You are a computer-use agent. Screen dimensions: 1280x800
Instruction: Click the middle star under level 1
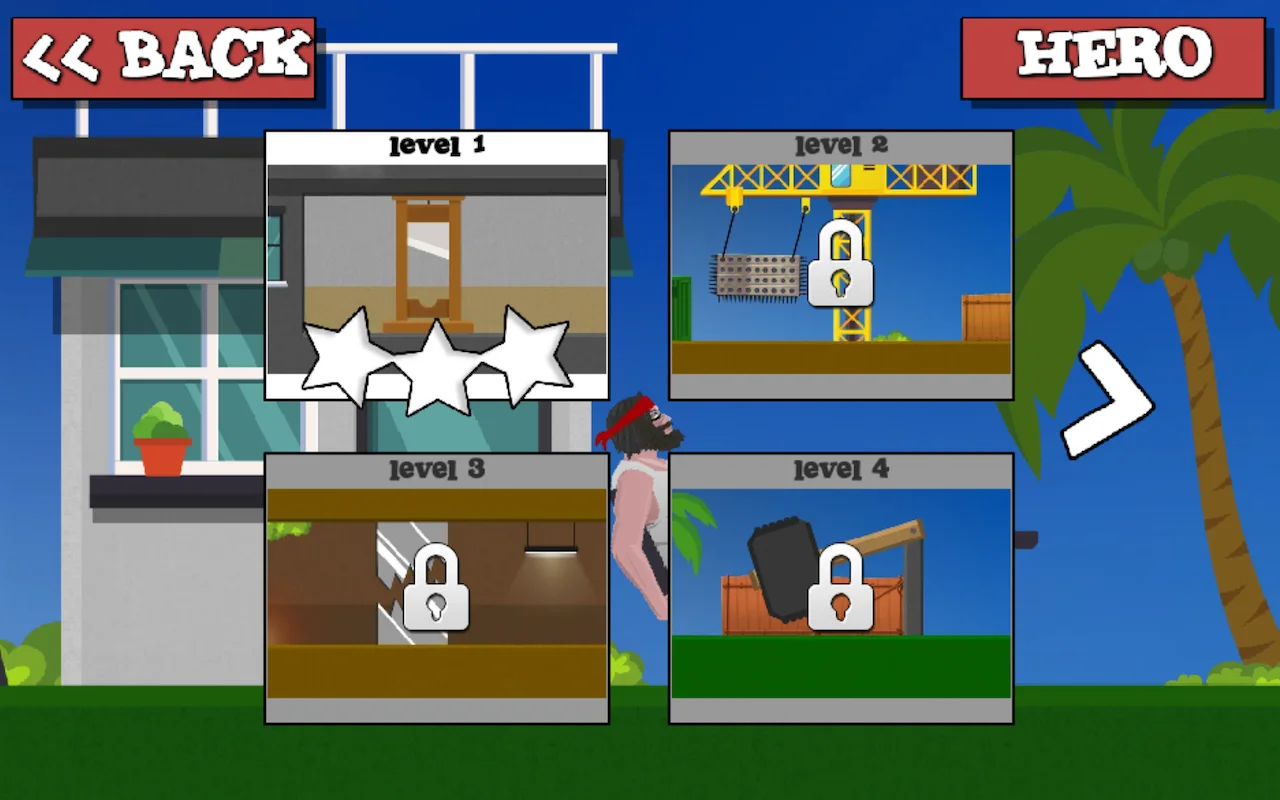click(437, 365)
